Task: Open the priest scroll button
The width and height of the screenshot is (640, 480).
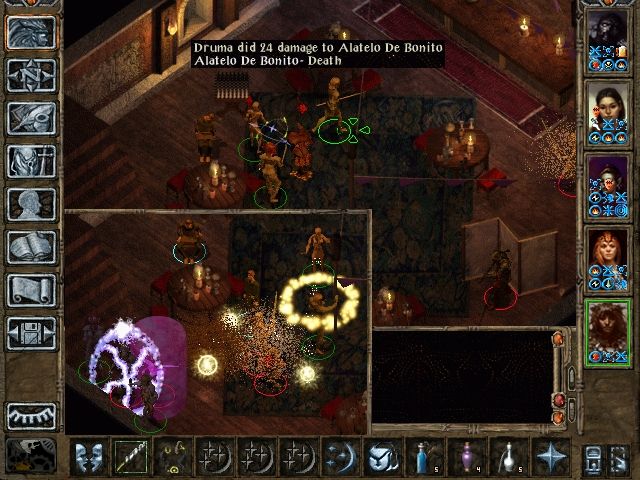Action: [x=31, y=290]
